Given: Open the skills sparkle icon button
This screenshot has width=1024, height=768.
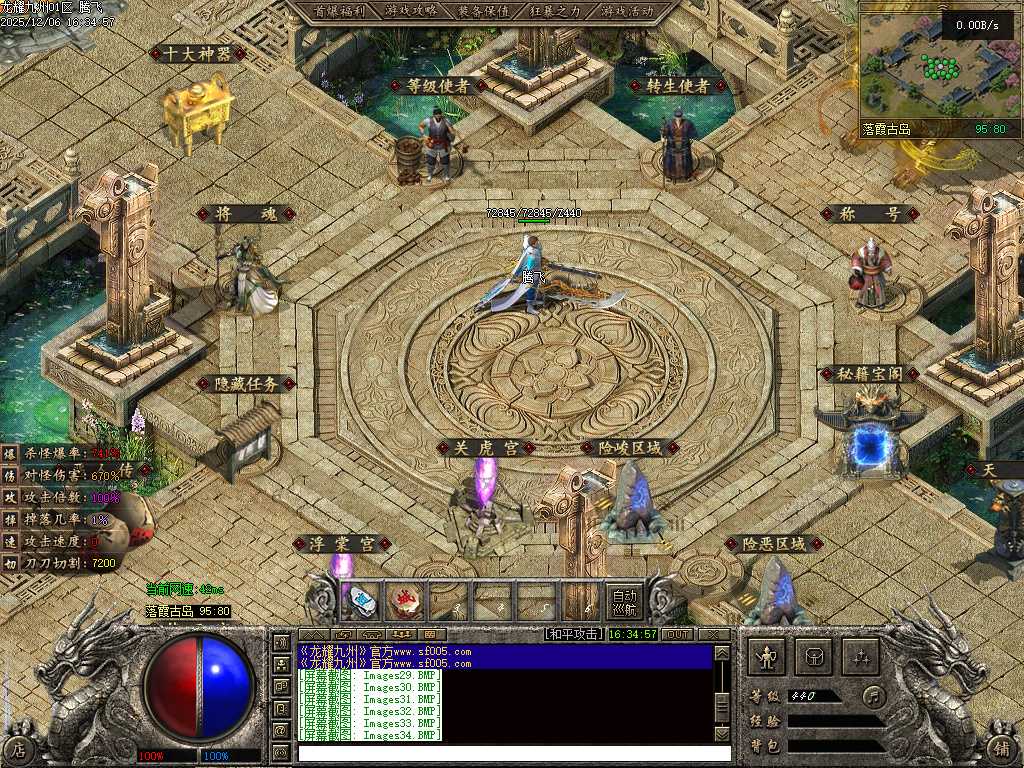Looking at the screenshot, I should (x=861, y=657).
